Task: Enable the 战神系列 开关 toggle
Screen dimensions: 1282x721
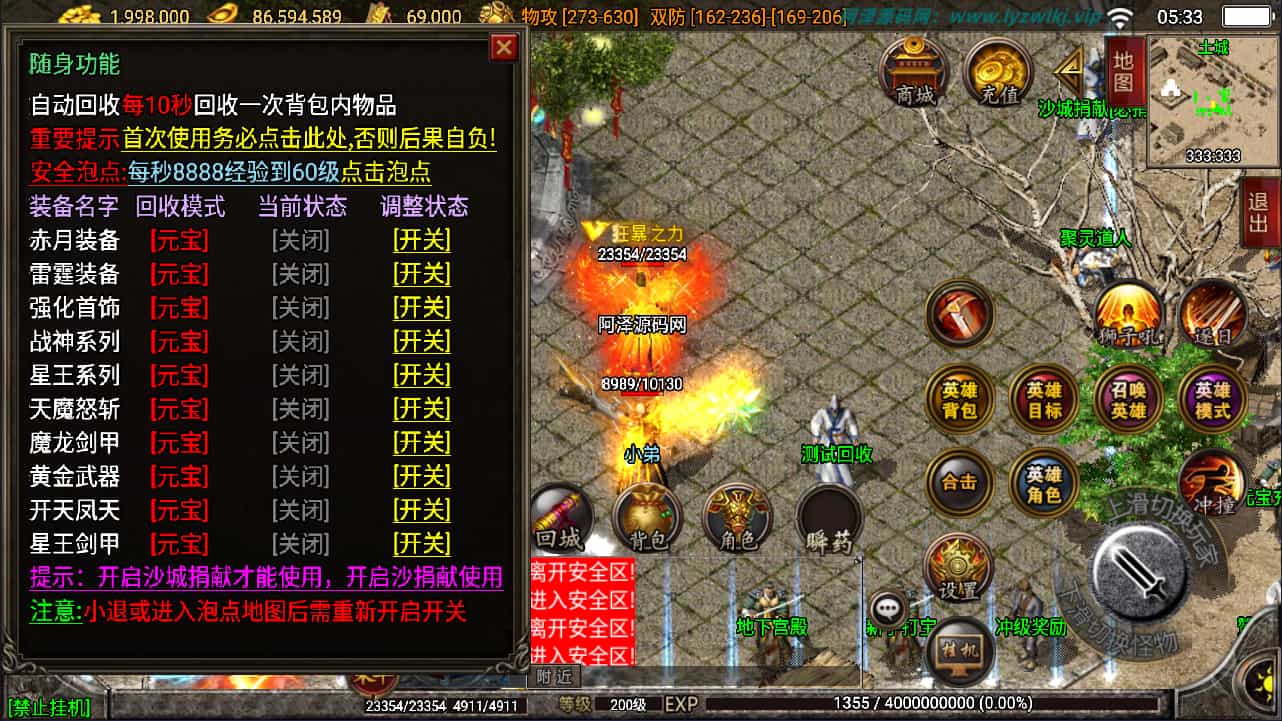Action: pos(421,341)
